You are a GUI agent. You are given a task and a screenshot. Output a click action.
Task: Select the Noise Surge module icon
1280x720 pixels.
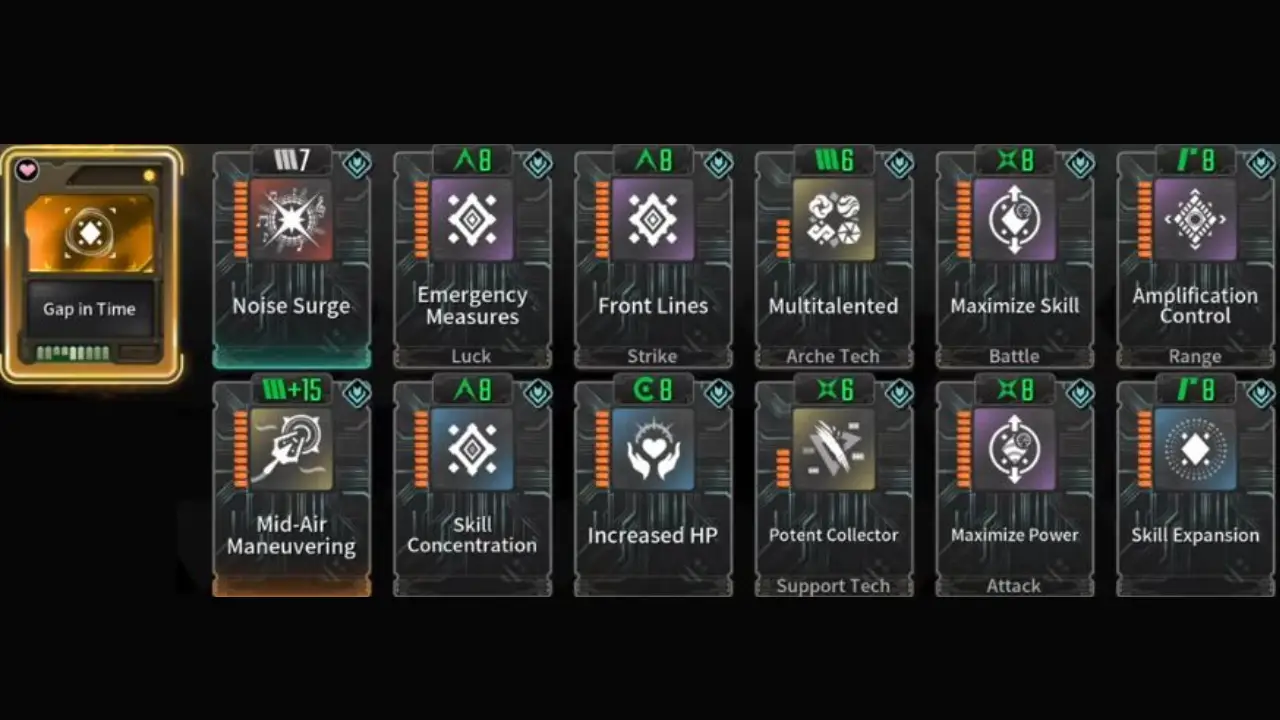(x=291, y=220)
